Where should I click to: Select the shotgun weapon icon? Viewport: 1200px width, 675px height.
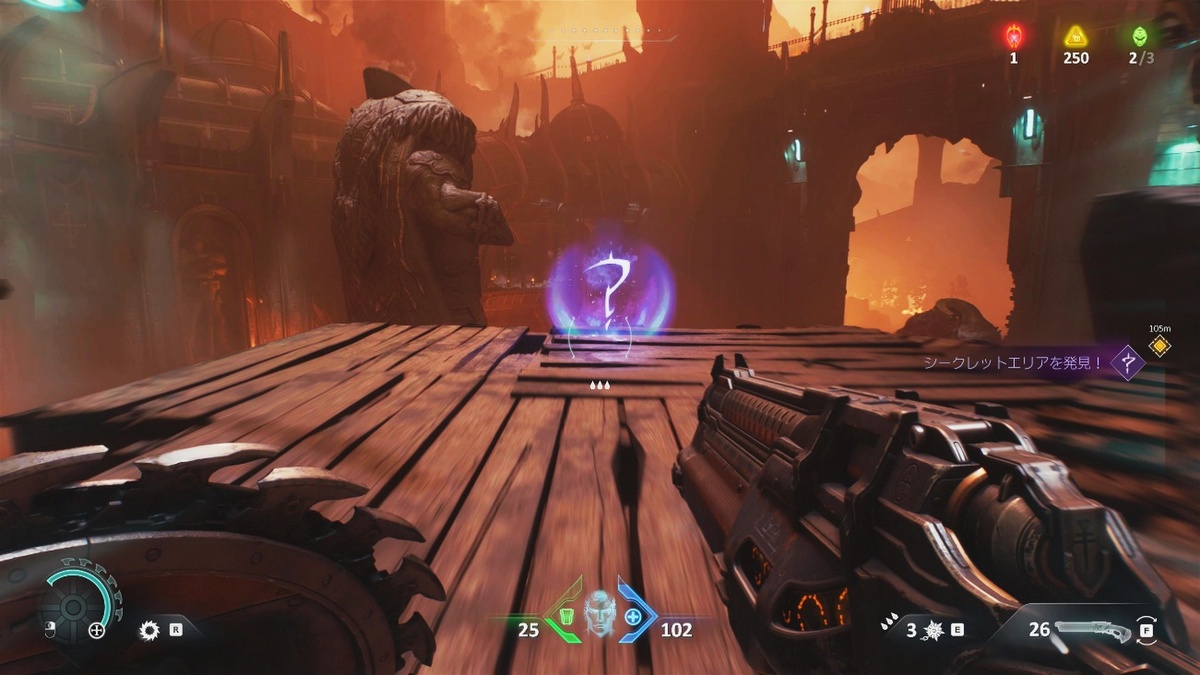(x=1092, y=630)
